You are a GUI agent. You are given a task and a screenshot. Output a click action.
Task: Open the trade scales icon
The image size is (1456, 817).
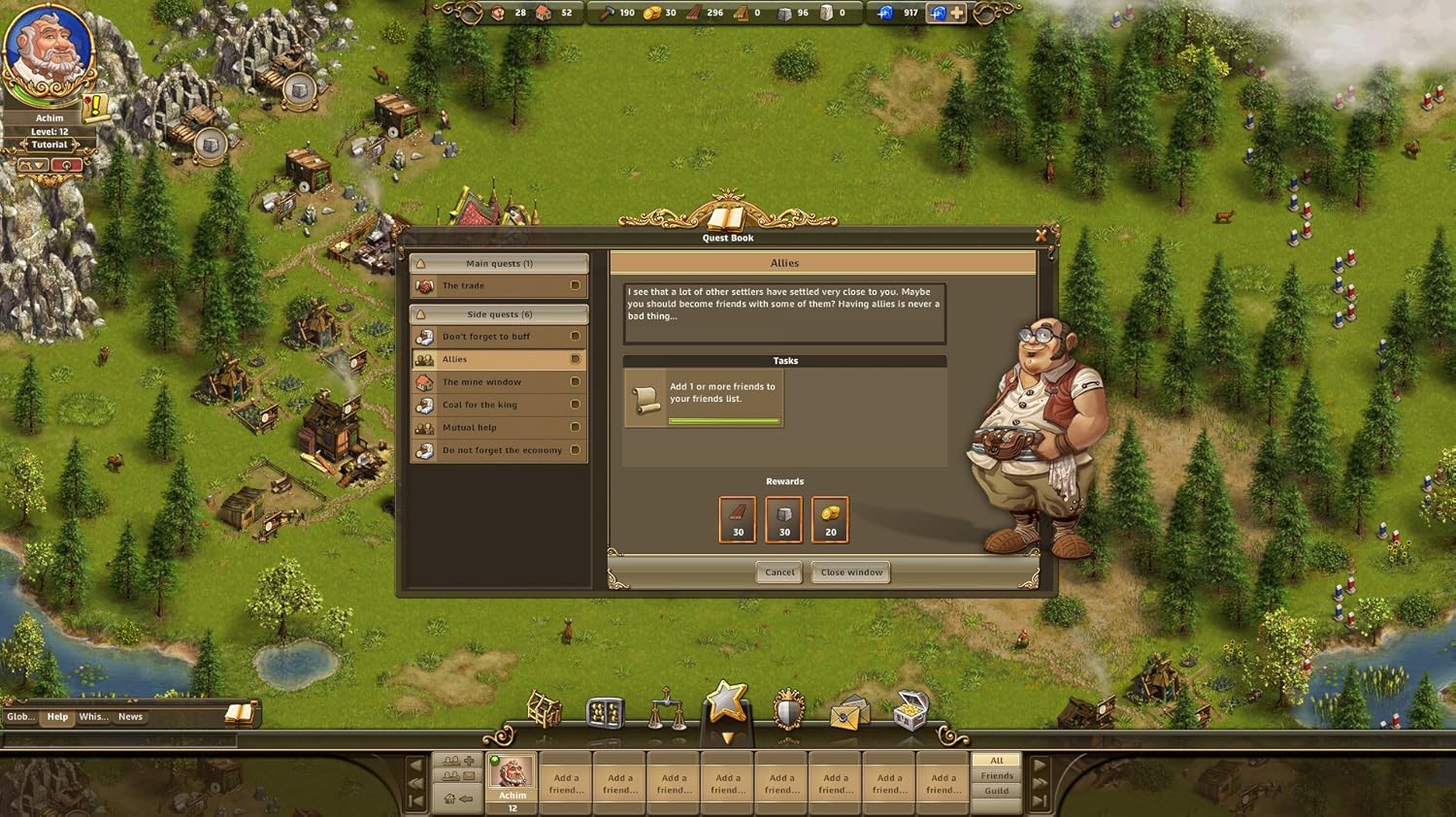point(666,710)
